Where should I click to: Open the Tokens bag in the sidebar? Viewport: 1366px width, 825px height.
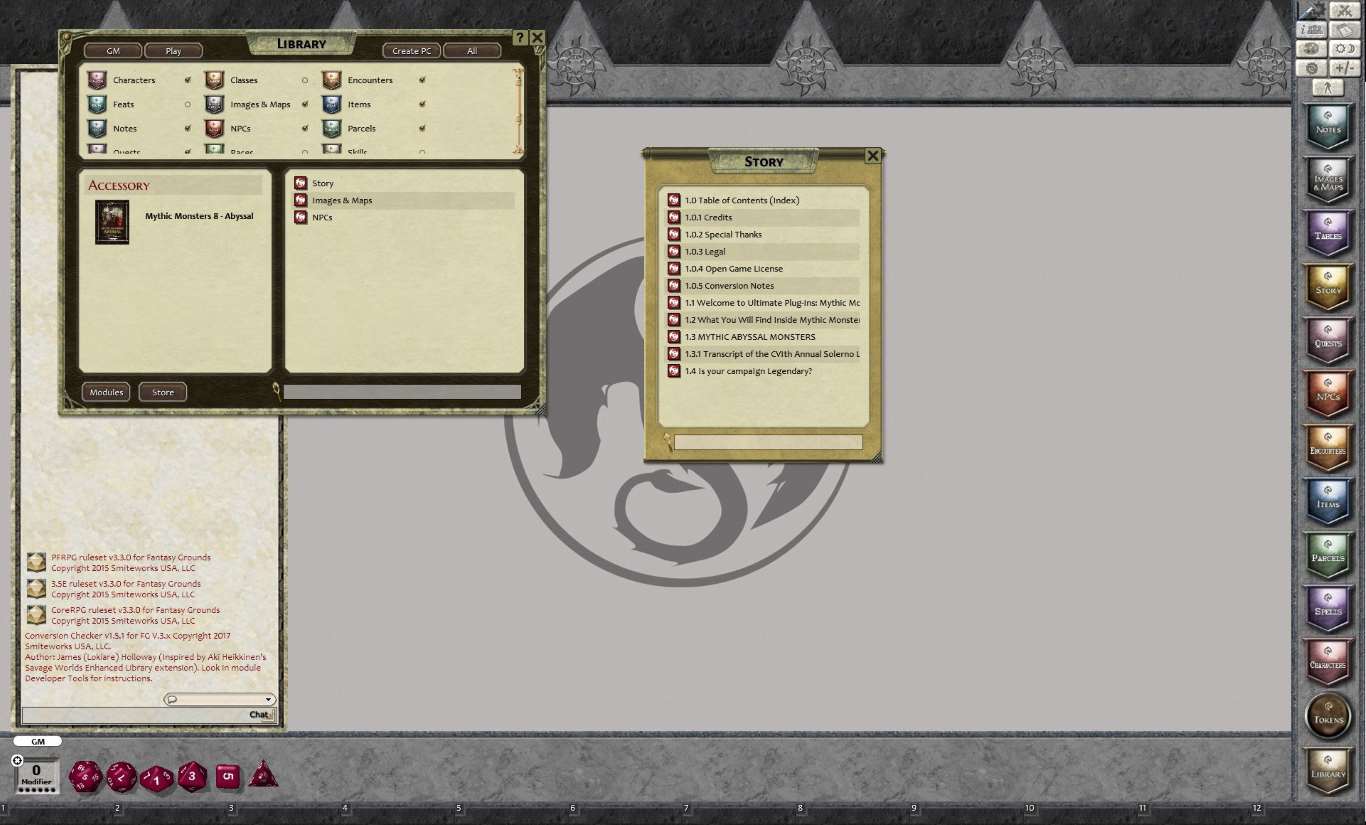point(1328,716)
